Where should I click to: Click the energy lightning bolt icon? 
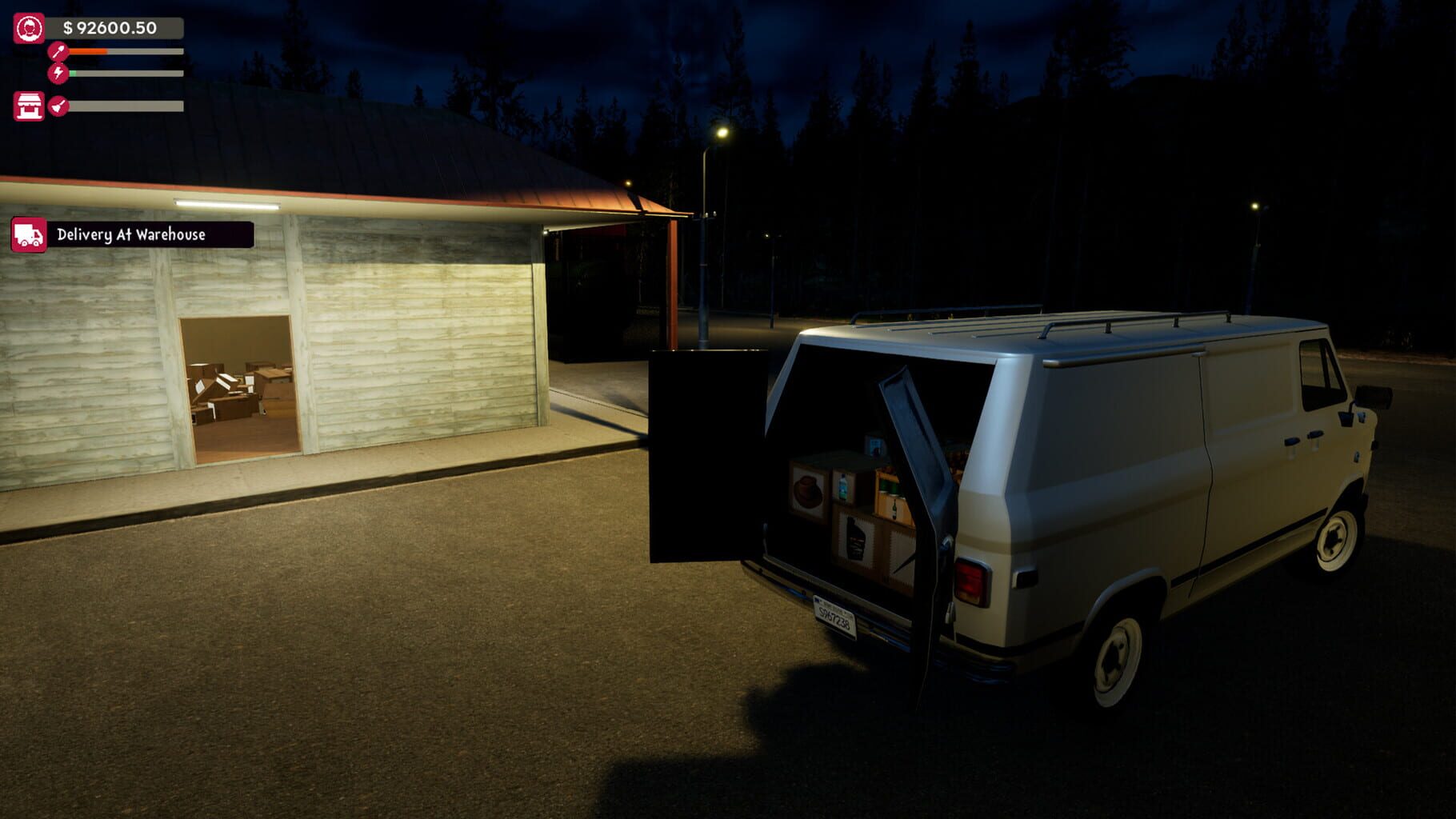click(58, 74)
